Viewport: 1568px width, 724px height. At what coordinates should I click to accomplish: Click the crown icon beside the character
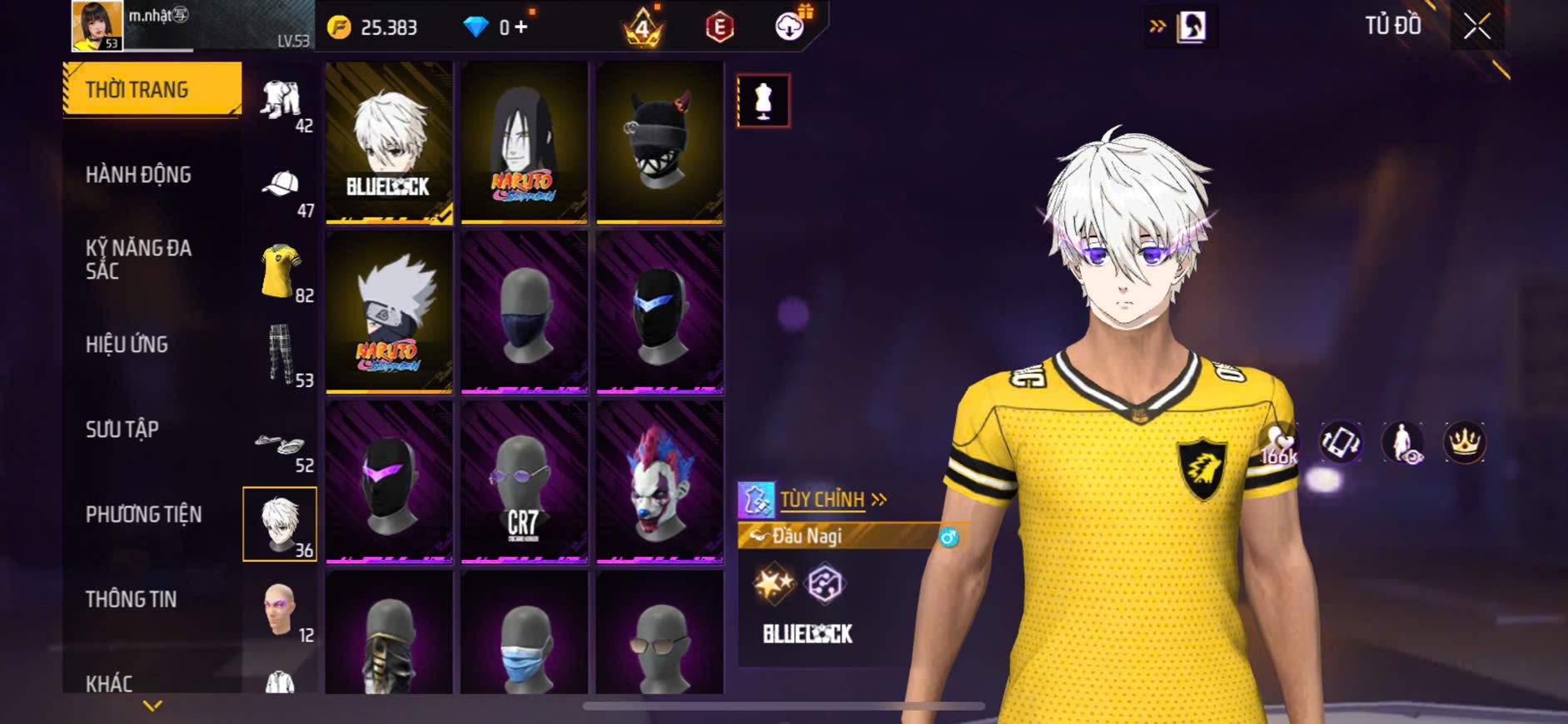[x=1464, y=442]
